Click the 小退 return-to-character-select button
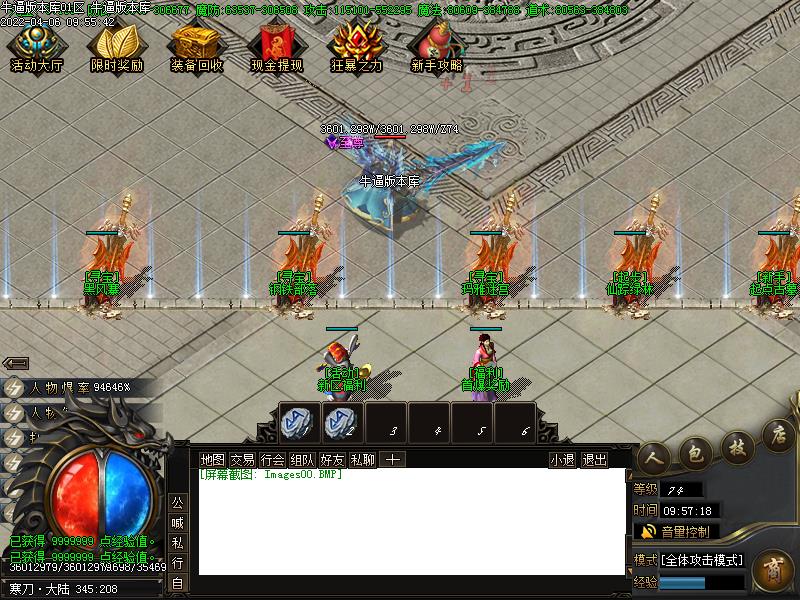This screenshot has width=800, height=600. pyautogui.click(x=562, y=460)
